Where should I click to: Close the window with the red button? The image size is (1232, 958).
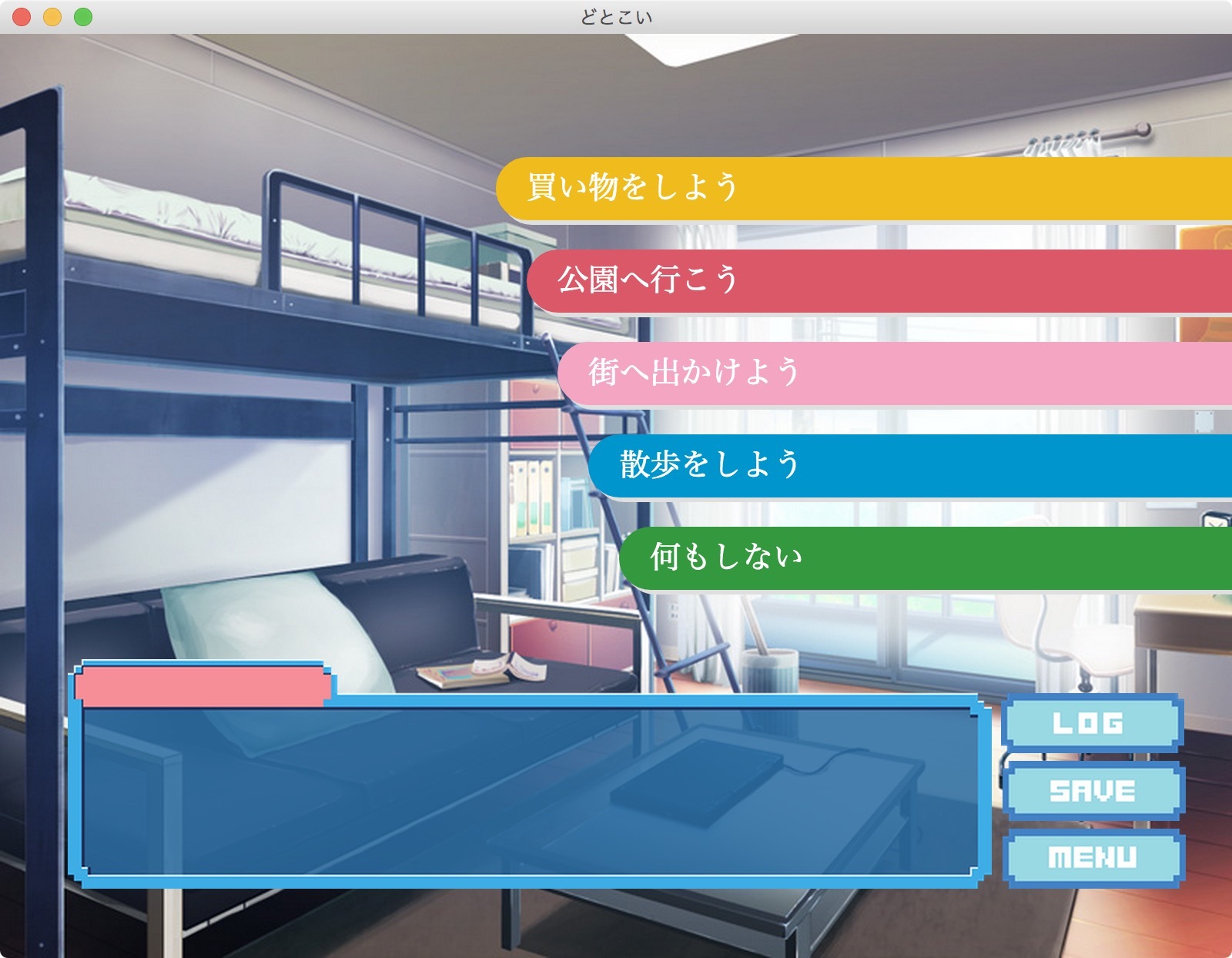(22, 17)
